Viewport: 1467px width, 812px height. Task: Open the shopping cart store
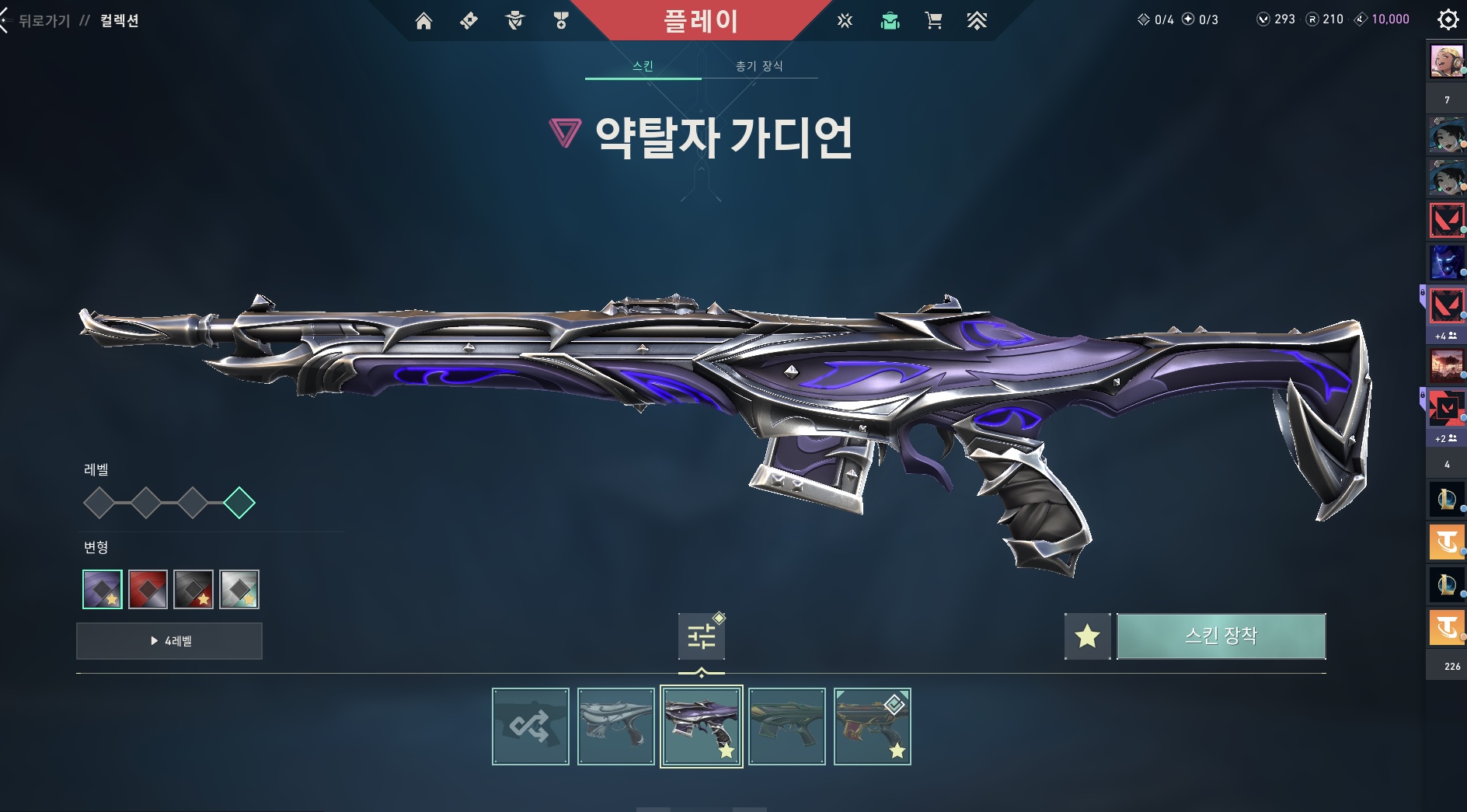tap(933, 21)
